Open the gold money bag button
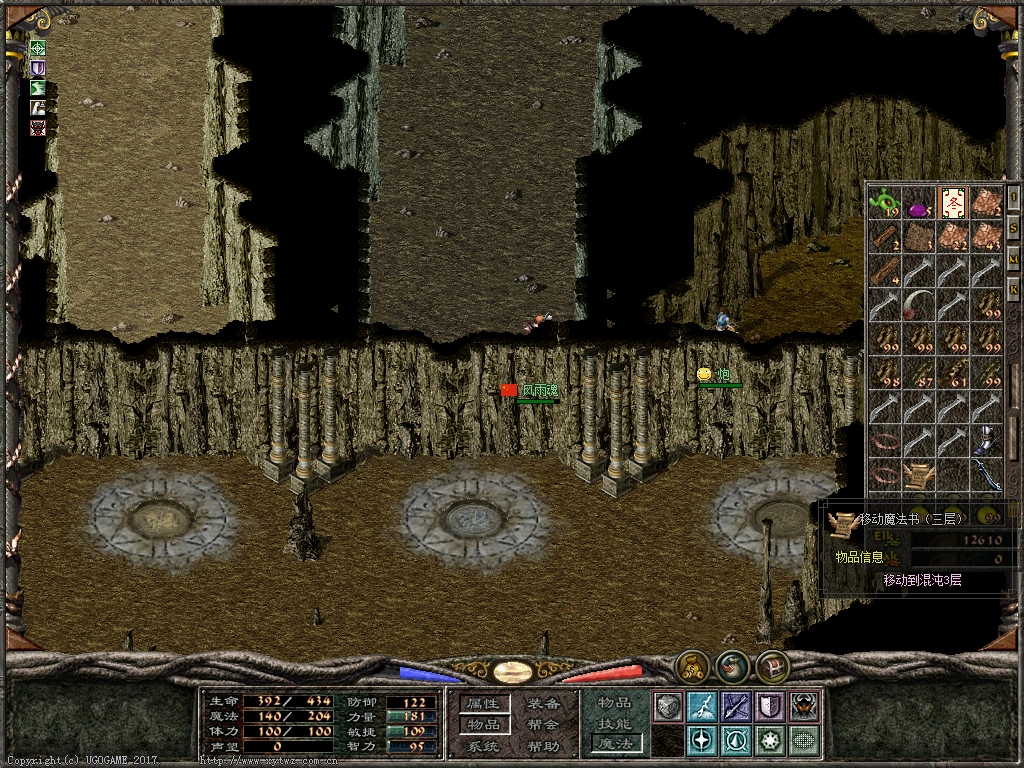 pos(692,666)
